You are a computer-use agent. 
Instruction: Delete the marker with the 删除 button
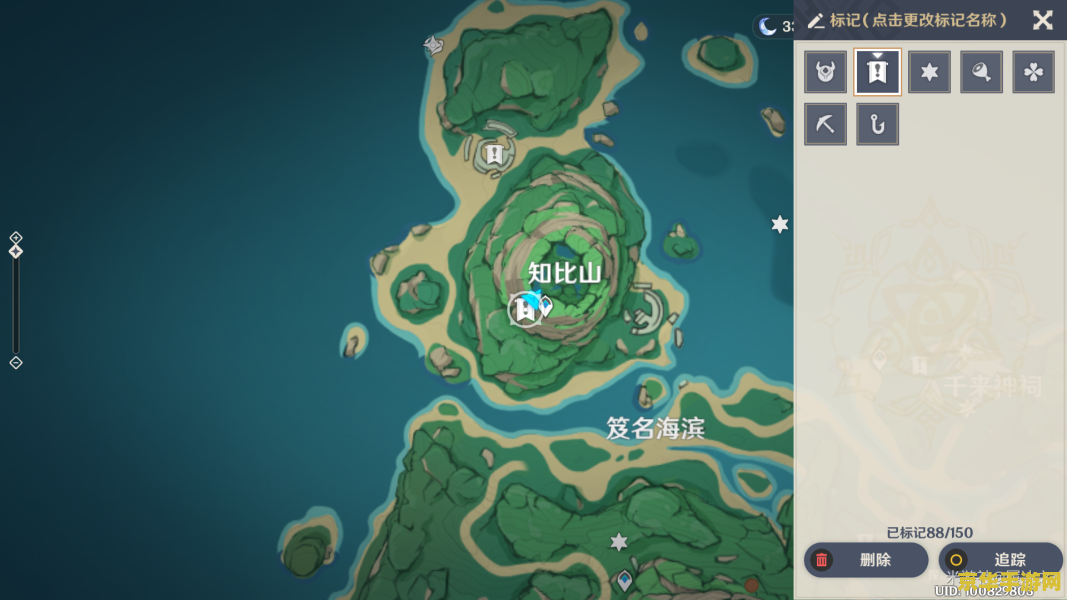click(x=866, y=560)
